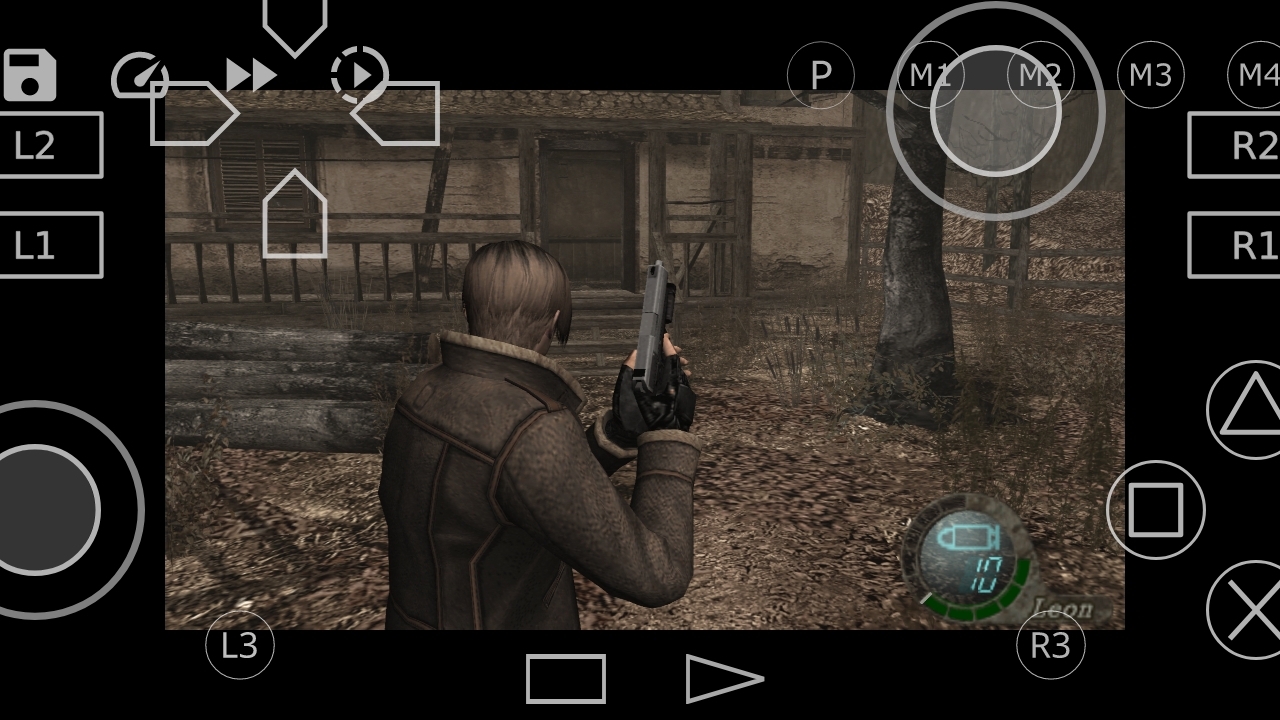1280x720 pixels.
Task: Tap the R3 stick button
Action: click(x=1050, y=646)
